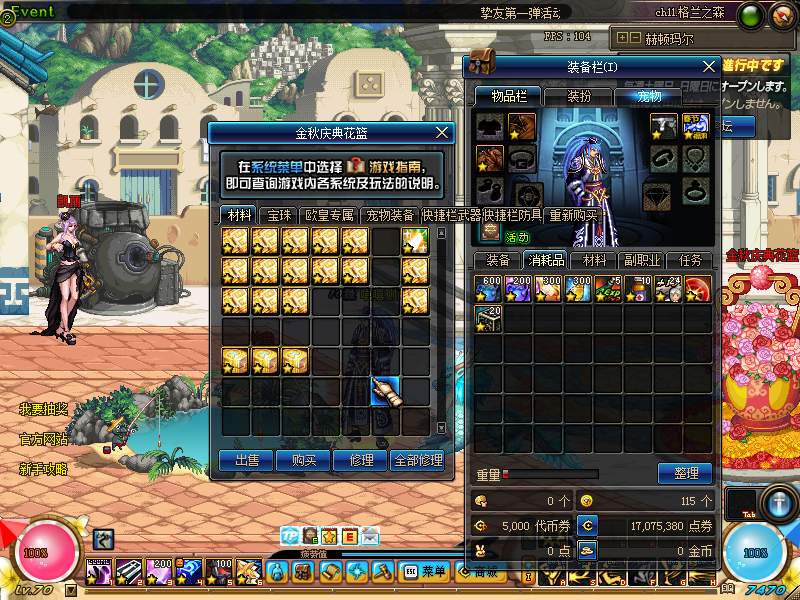
Task: Close the 金秋庆典花篮 shop window
Action: pos(443,132)
